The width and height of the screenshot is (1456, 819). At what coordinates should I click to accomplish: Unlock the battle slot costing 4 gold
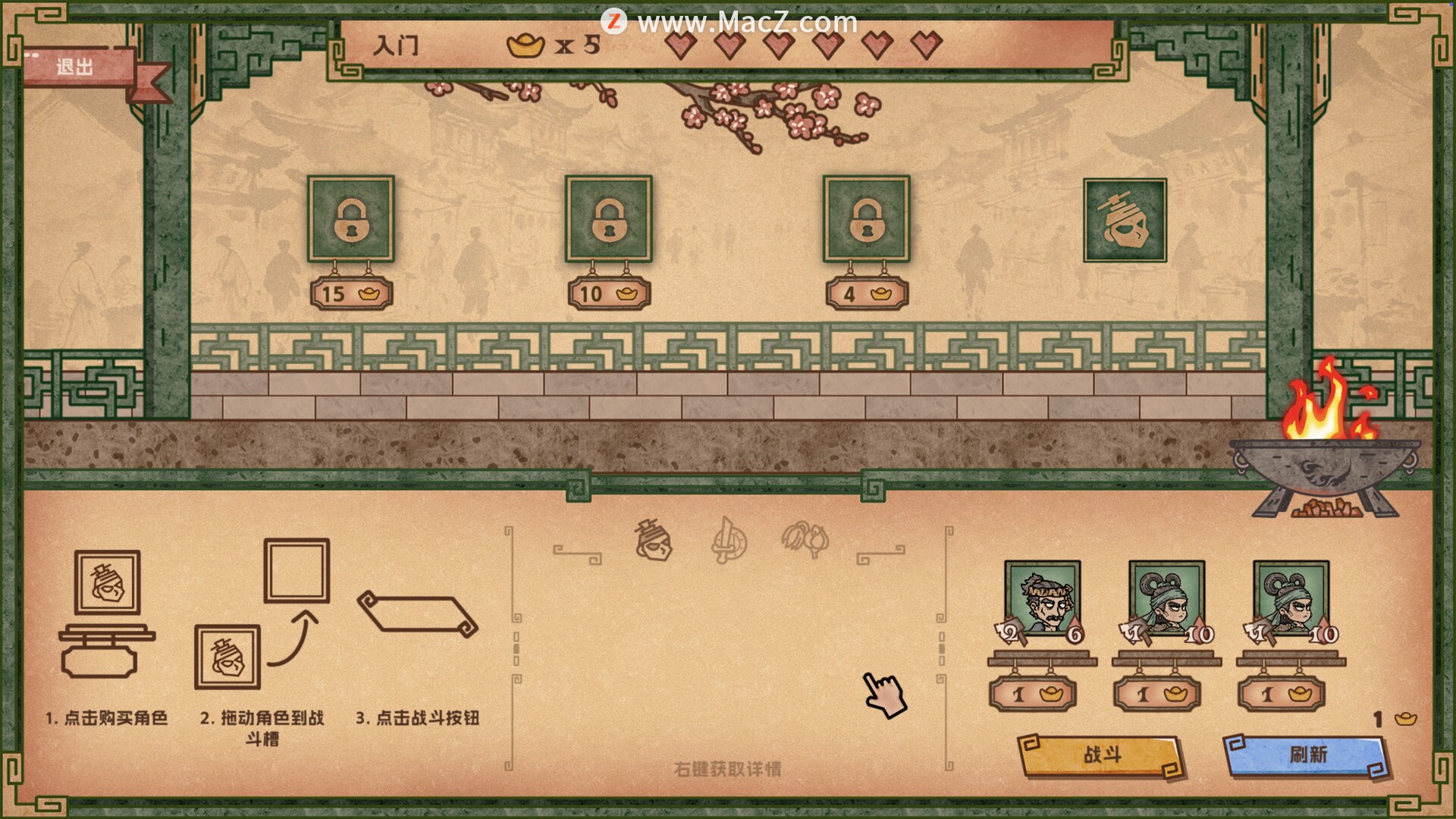866,220
